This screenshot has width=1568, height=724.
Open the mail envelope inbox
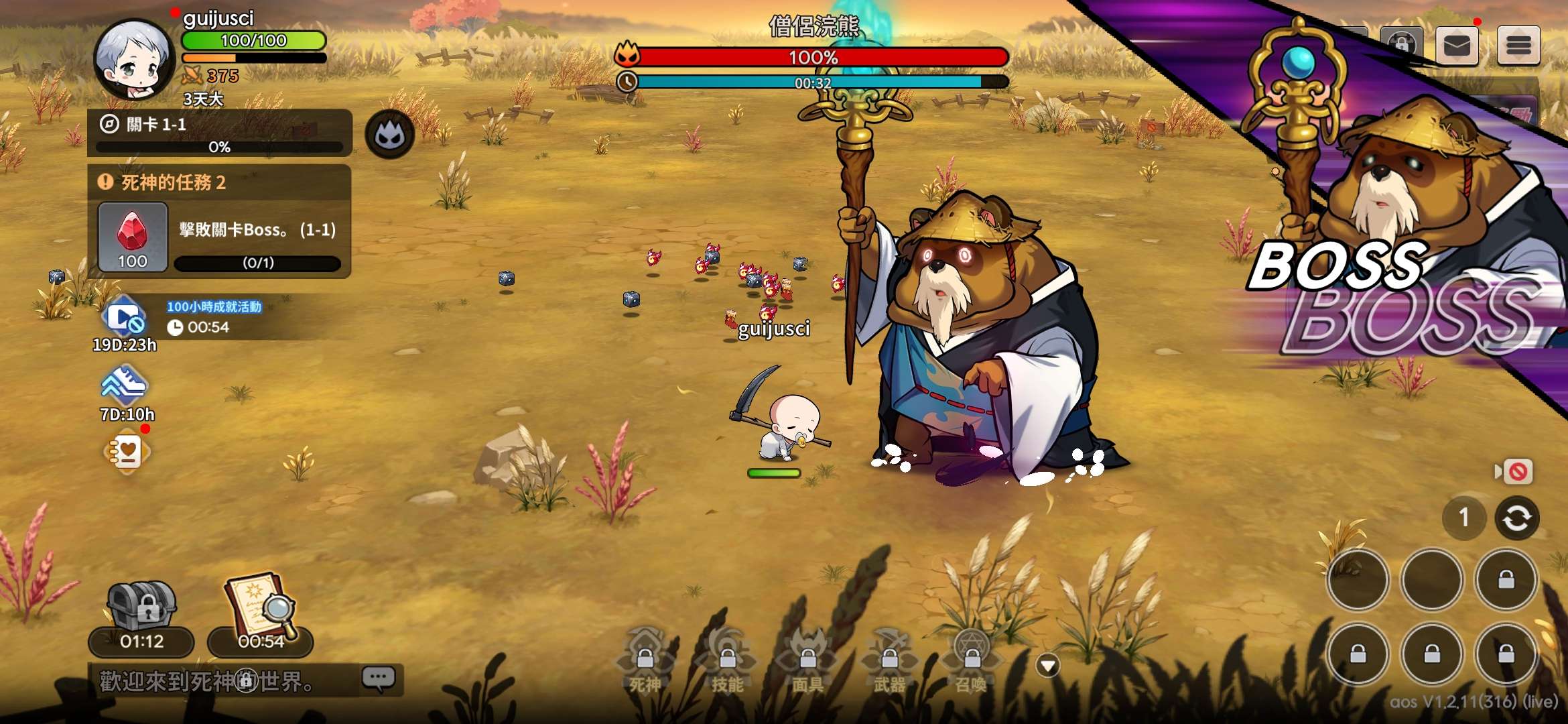pyautogui.click(x=1457, y=46)
